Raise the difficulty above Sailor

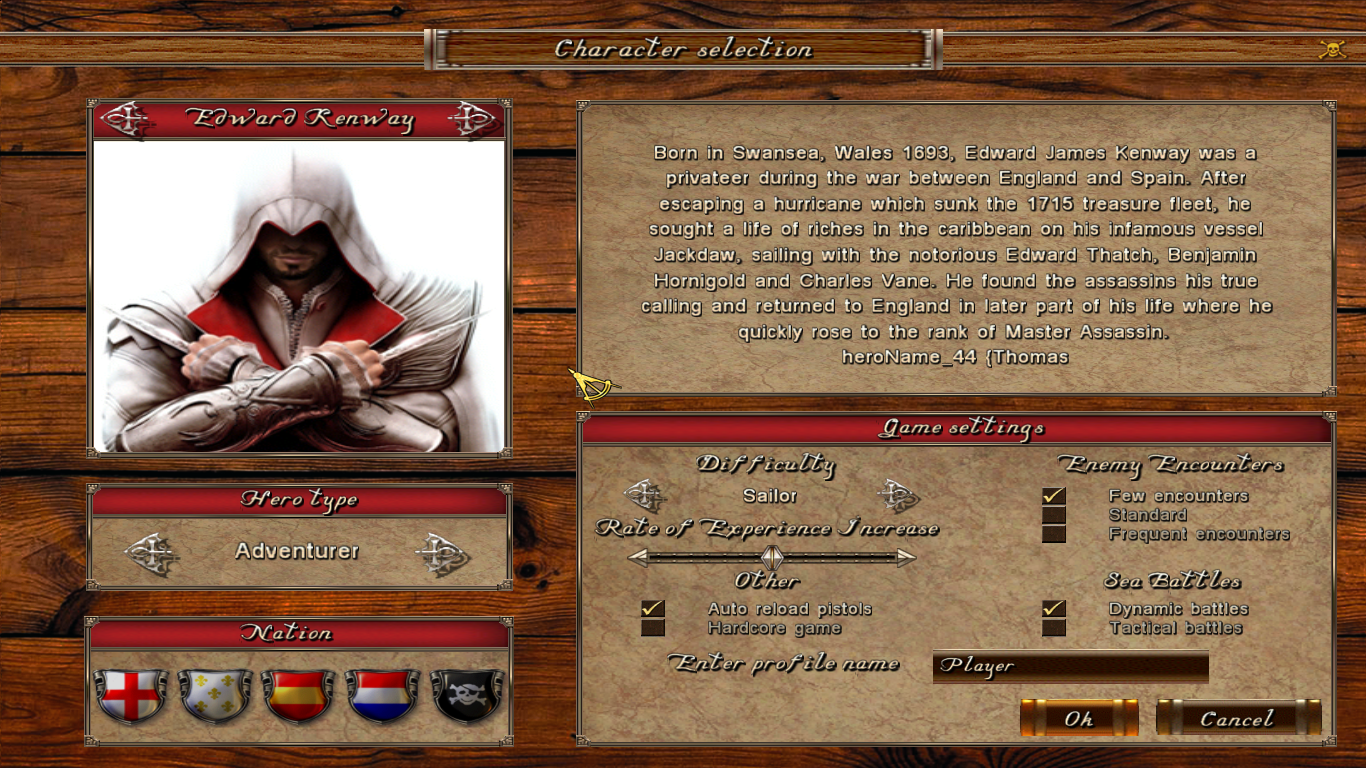(897, 495)
